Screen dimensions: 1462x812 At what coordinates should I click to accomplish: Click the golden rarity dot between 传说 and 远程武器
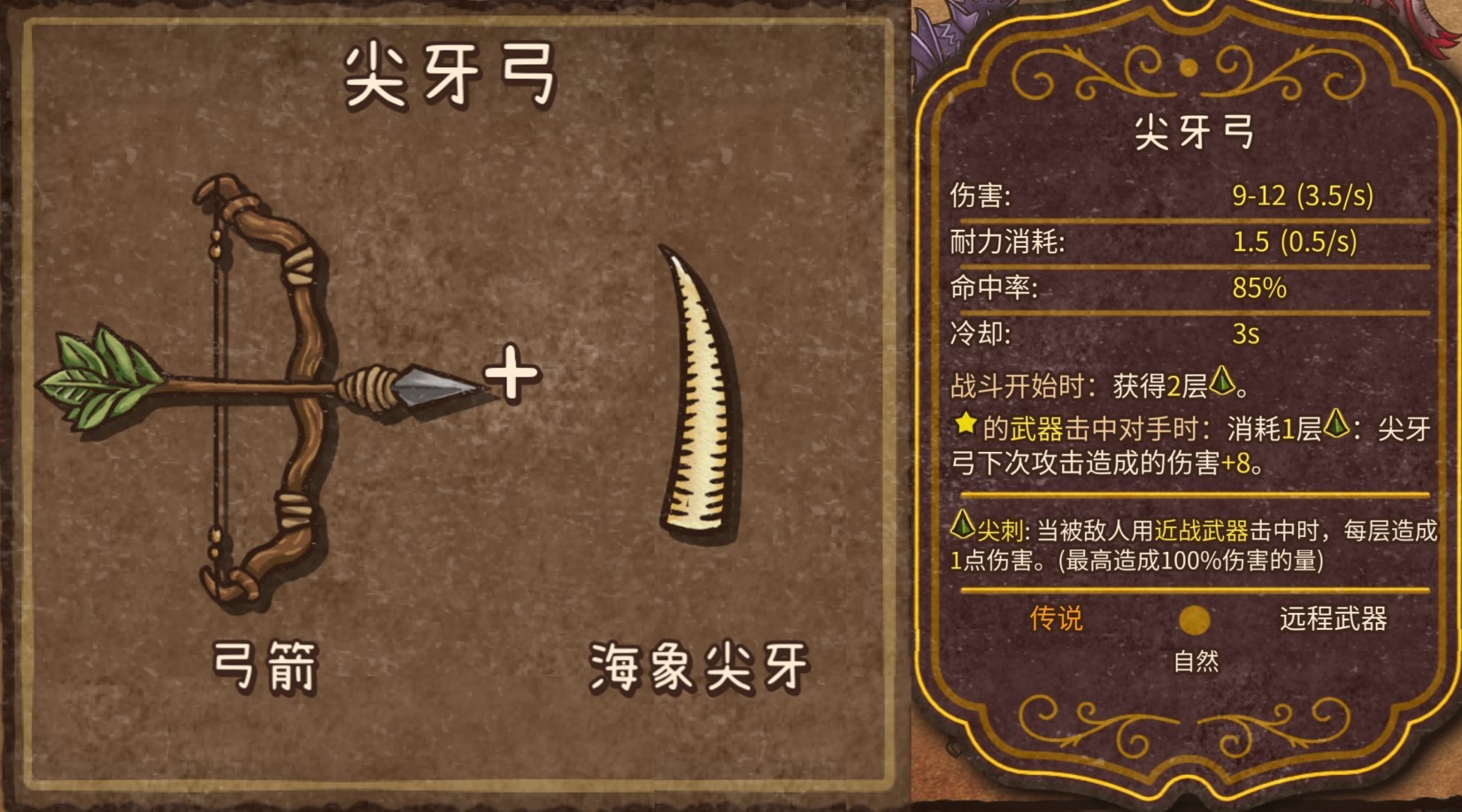[1197, 621]
